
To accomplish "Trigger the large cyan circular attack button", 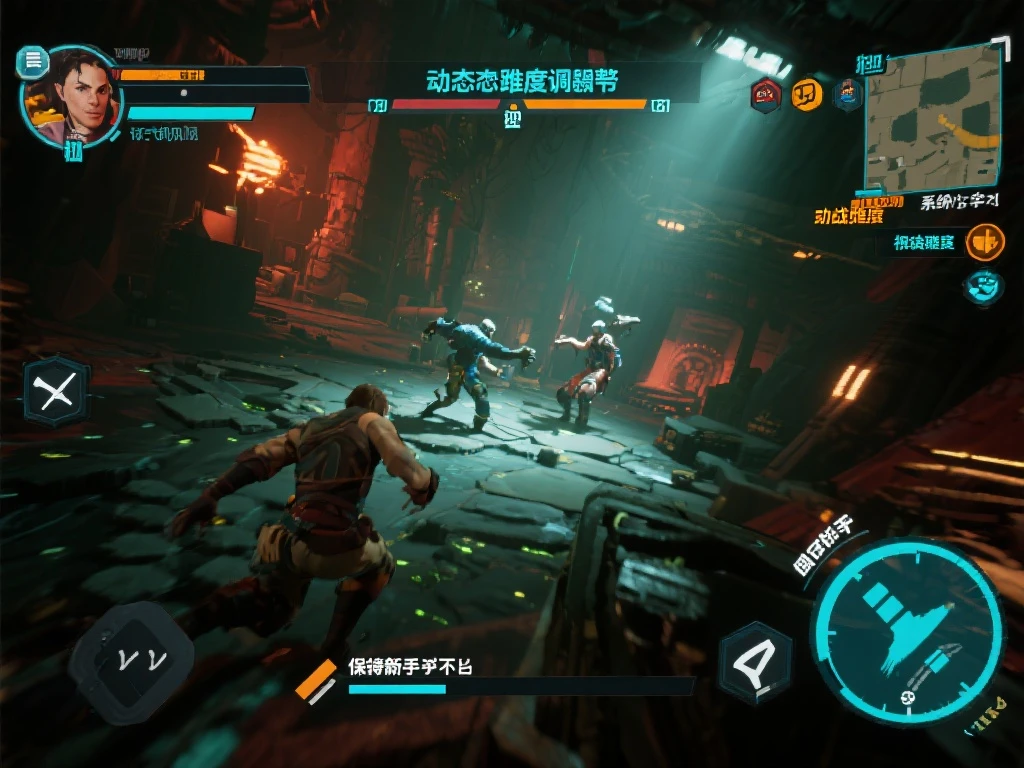I will pos(906,632).
